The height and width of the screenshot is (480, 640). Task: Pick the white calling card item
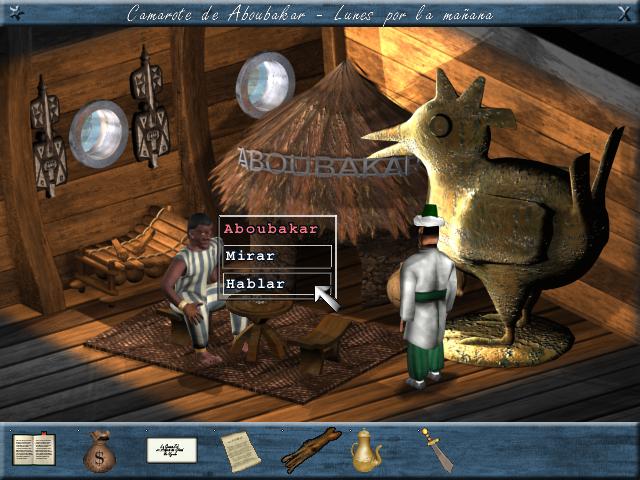coord(171,450)
